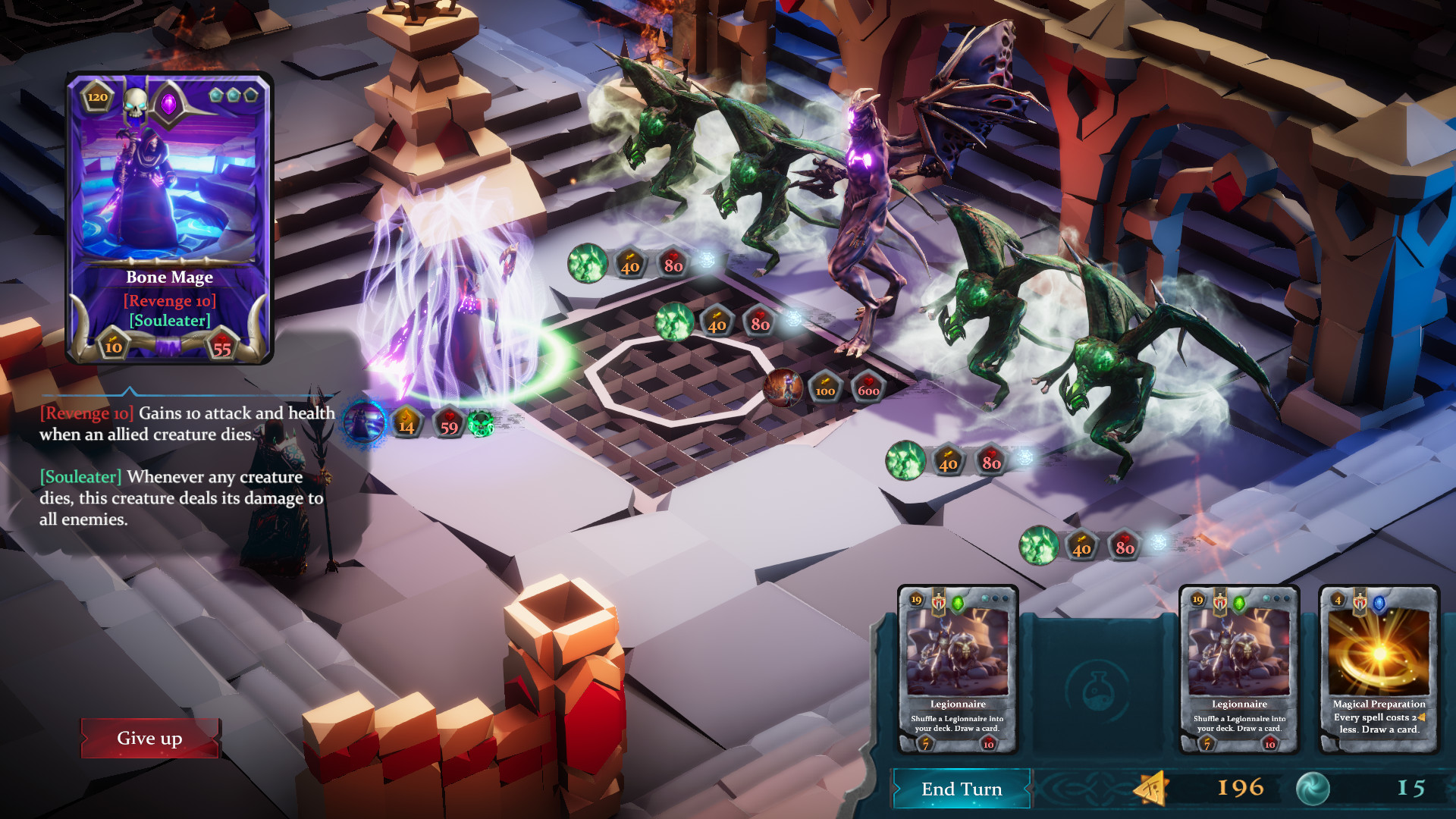
Task: Open the [Revenge 10] keyword description
Action: click(86, 414)
